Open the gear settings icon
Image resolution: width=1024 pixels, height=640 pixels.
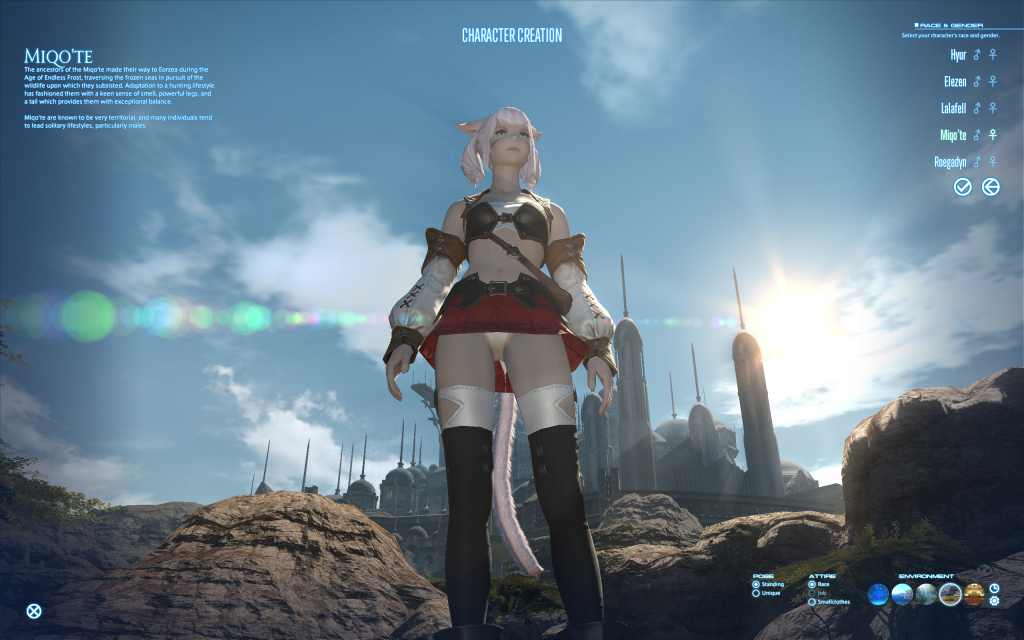[x=994, y=601]
